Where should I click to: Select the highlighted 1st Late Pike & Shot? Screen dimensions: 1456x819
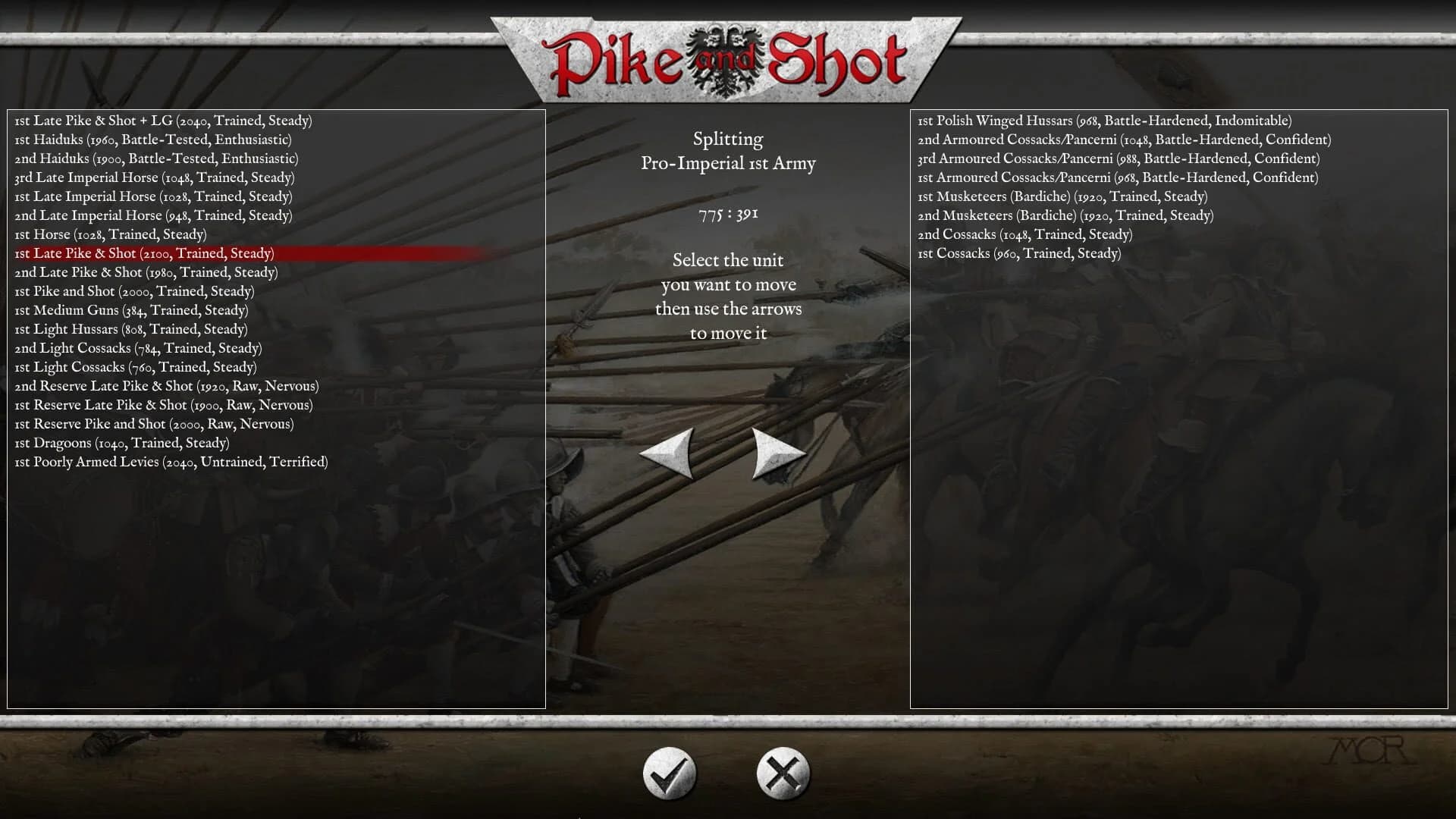click(x=145, y=253)
